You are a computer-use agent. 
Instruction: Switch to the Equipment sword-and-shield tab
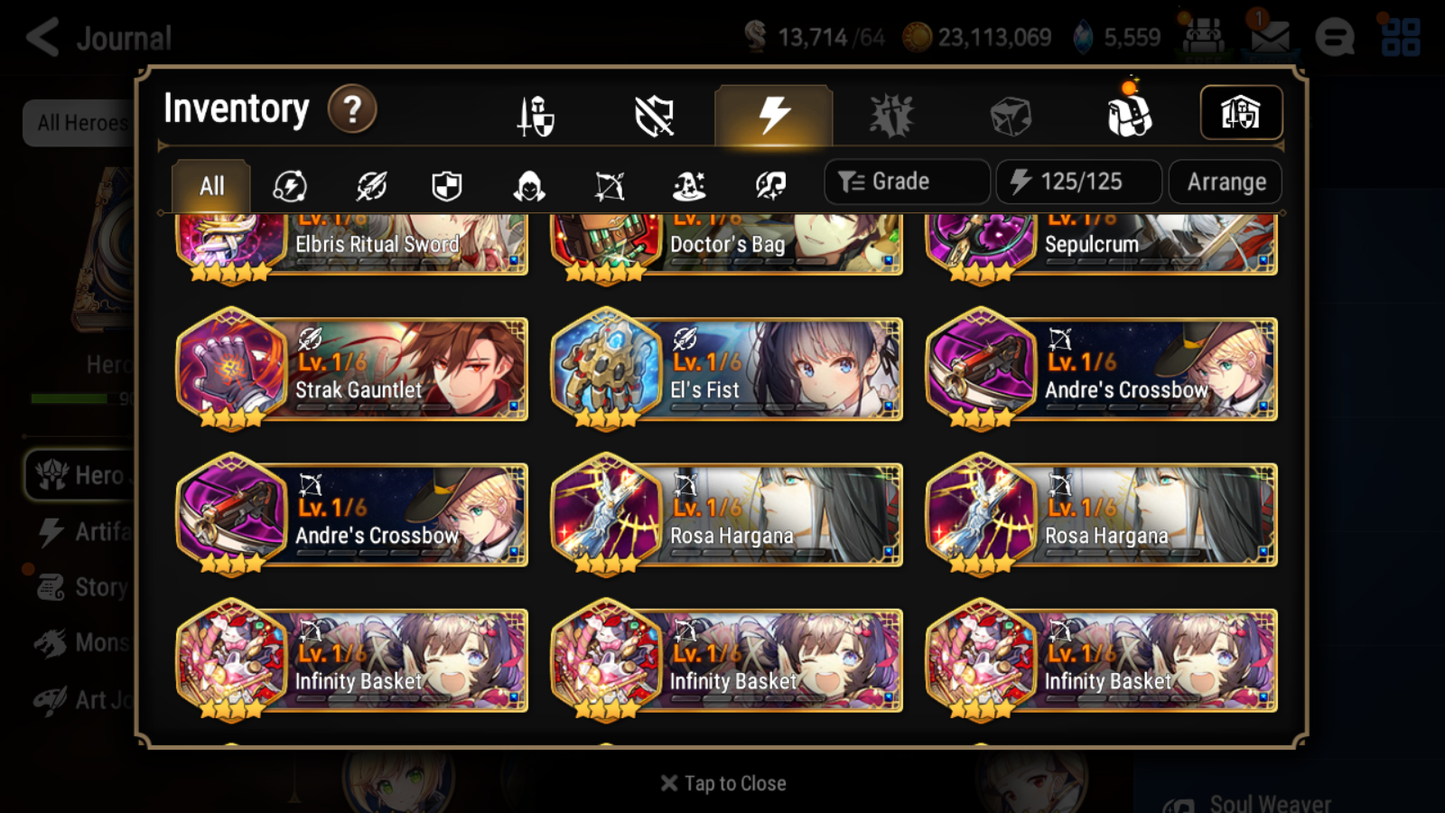pos(534,113)
